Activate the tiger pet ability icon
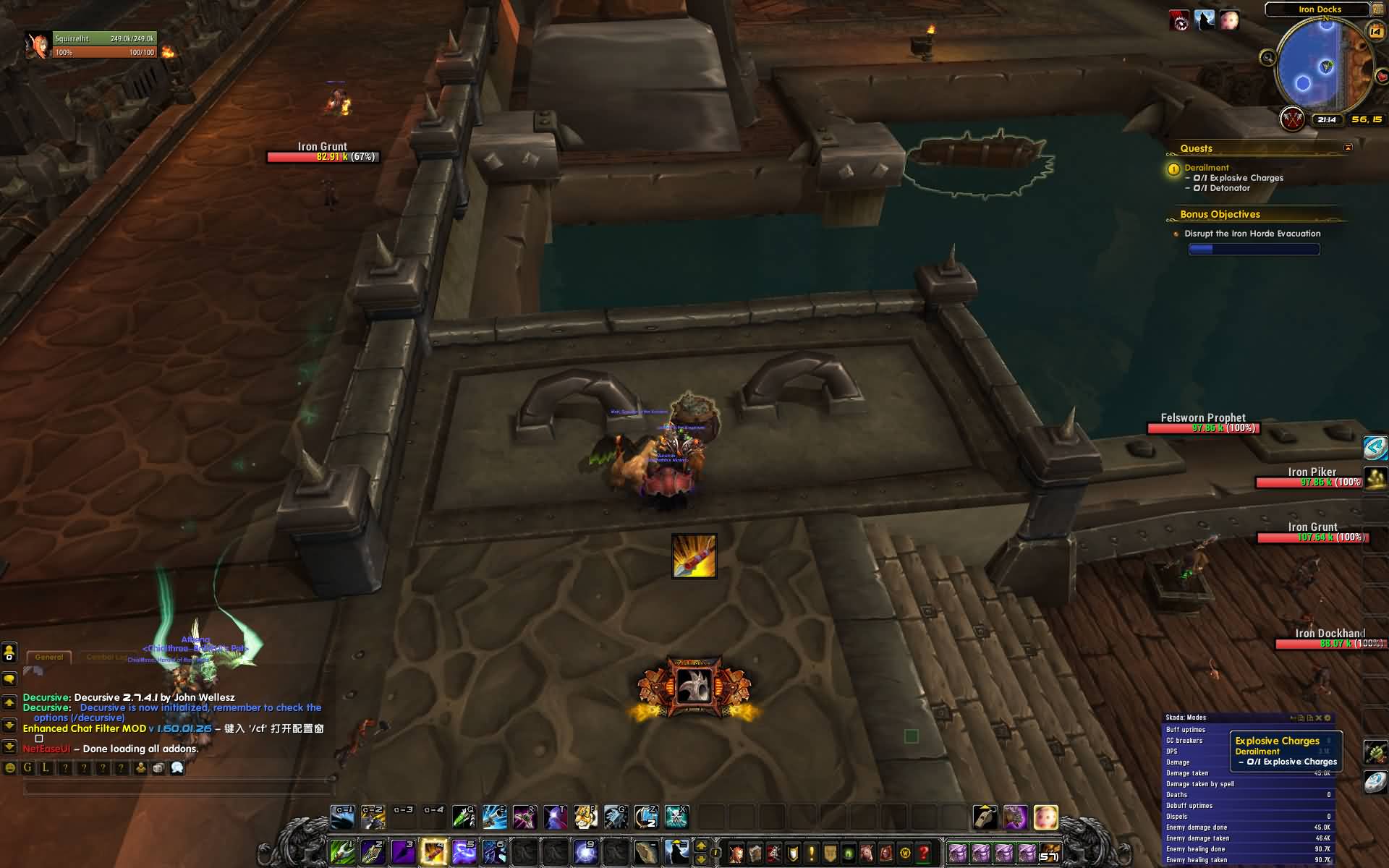1389x868 pixels. click(x=585, y=817)
